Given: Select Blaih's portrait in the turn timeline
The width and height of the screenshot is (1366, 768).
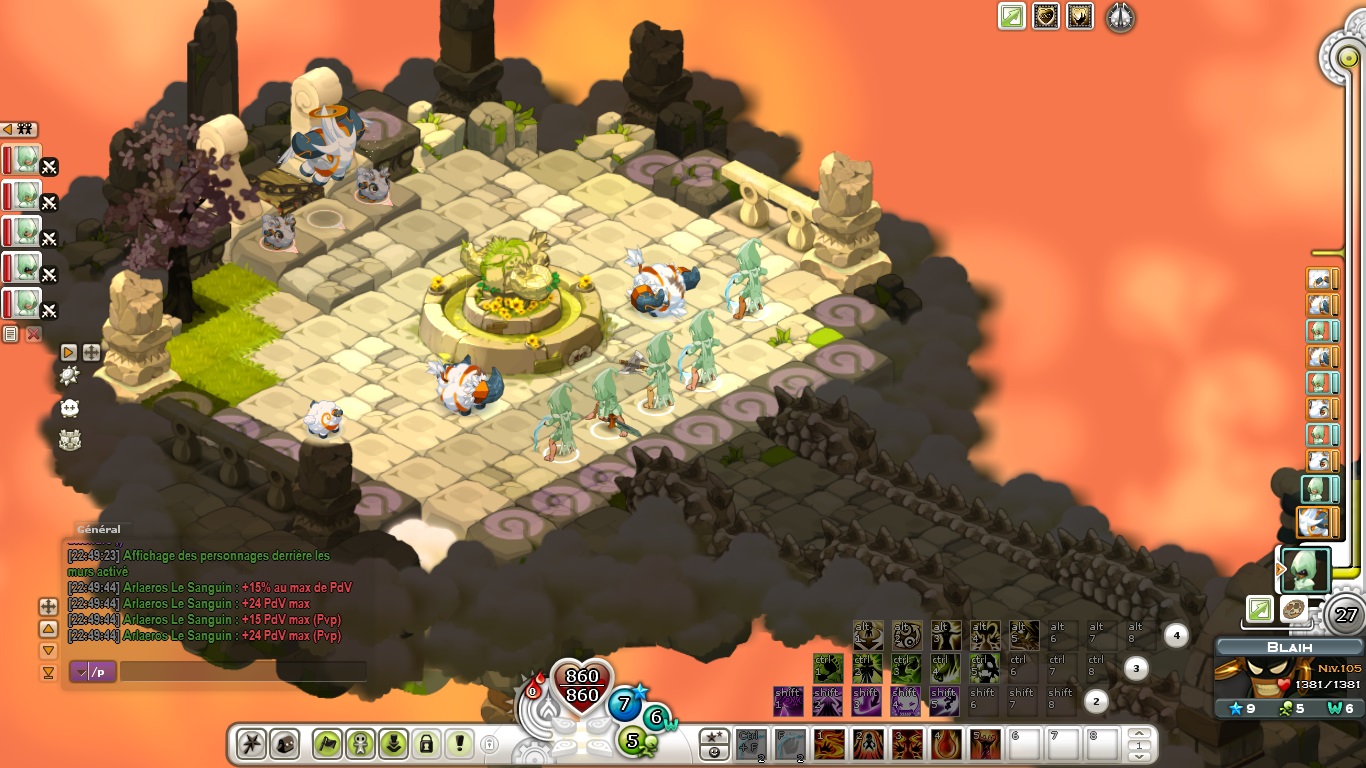Looking at the screenshot, I should click(1306, 570).
